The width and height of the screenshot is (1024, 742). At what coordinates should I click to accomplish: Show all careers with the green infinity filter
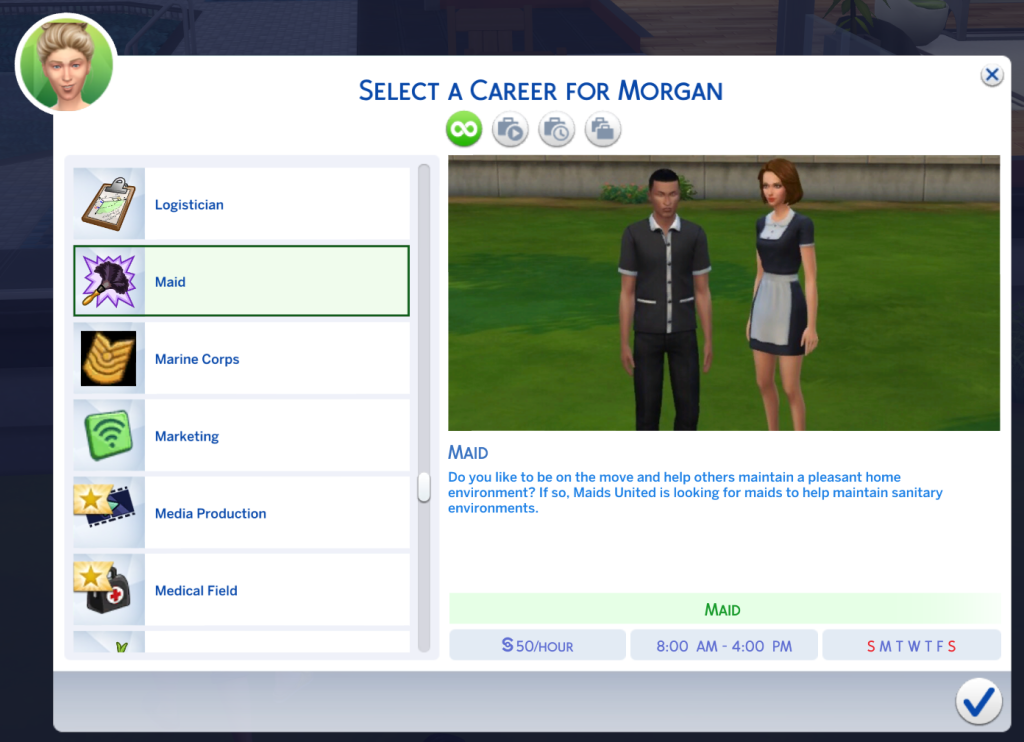pos(464,129)
